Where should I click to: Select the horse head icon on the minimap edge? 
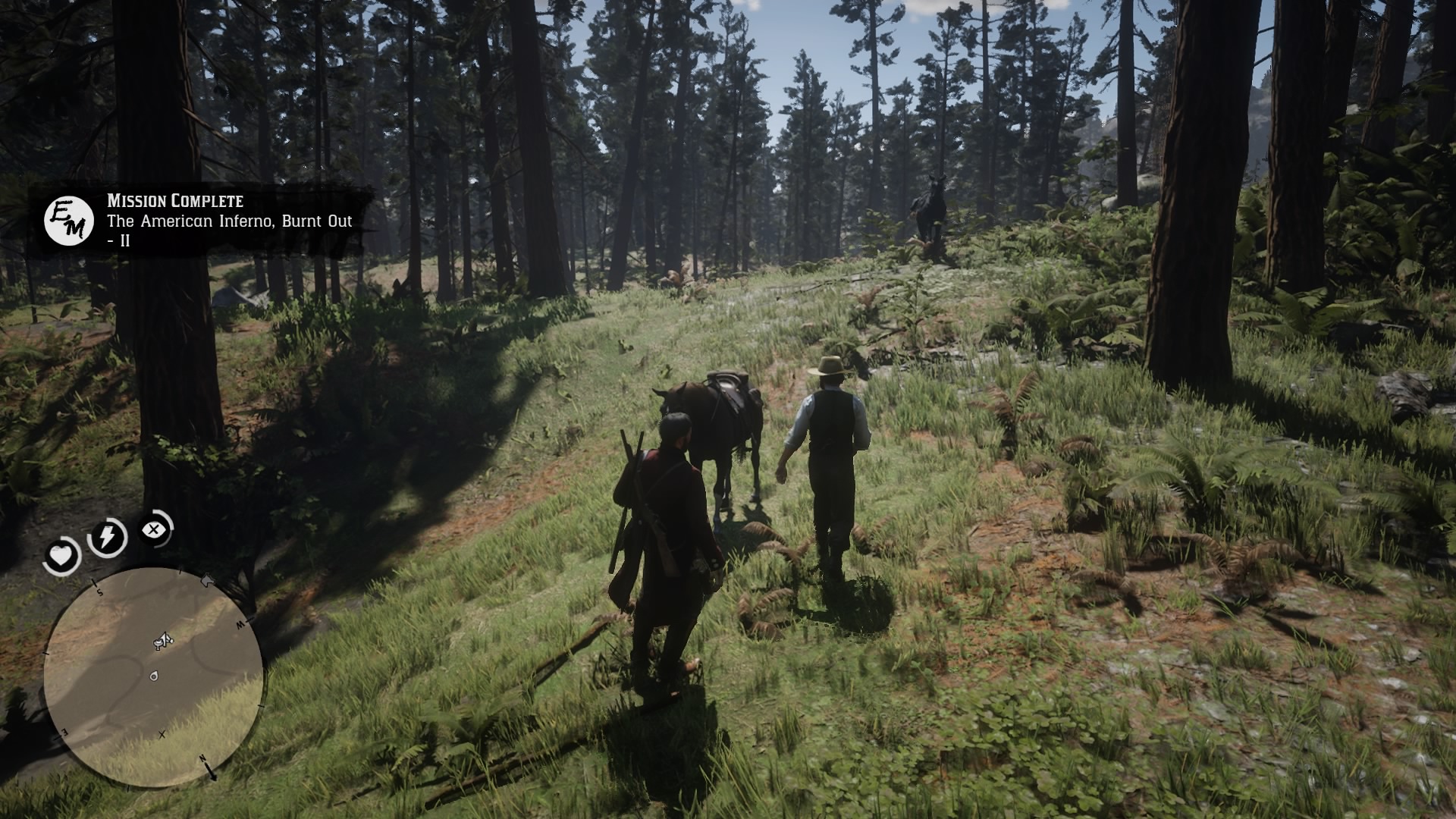tap(208, 581)
